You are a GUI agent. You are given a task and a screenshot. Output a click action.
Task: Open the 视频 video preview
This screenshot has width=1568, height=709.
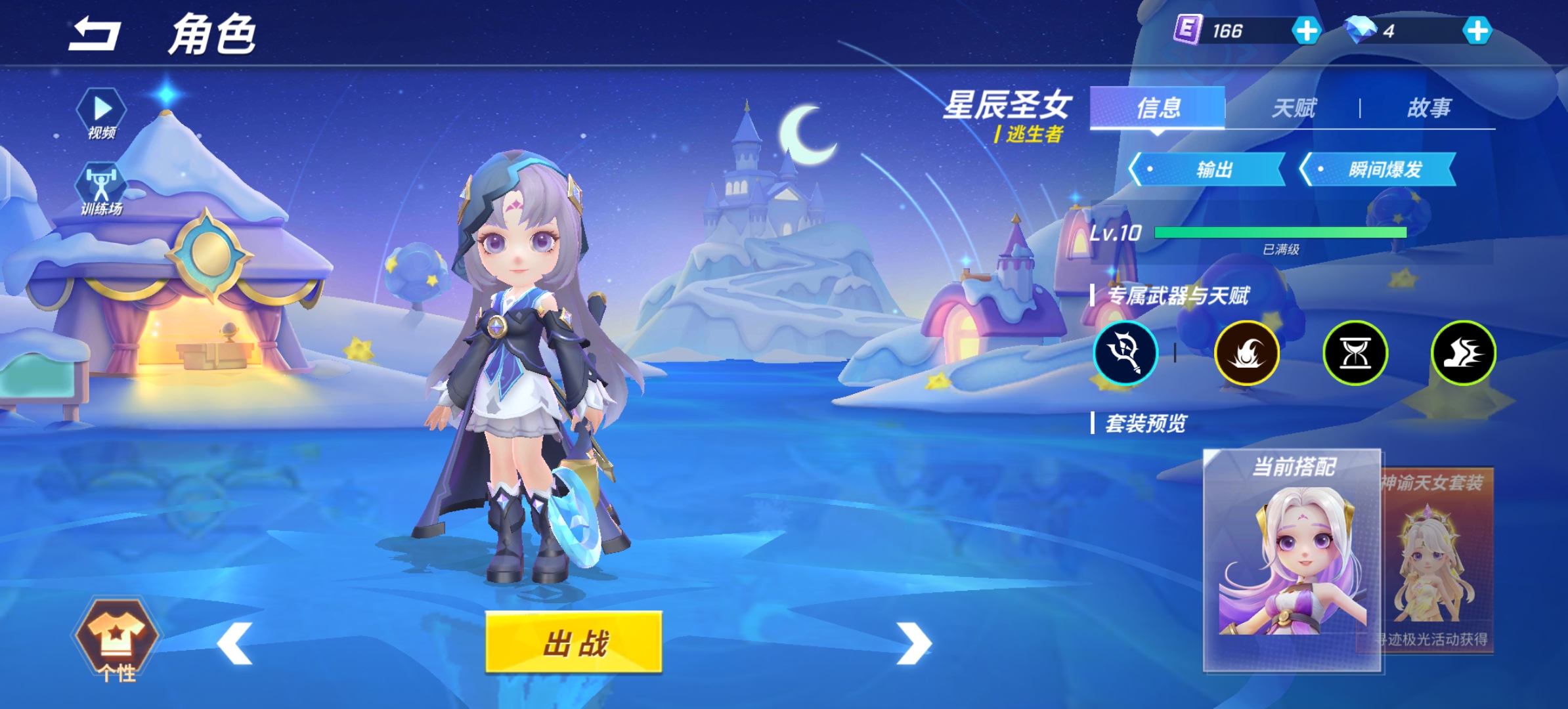tap(102, 113)
